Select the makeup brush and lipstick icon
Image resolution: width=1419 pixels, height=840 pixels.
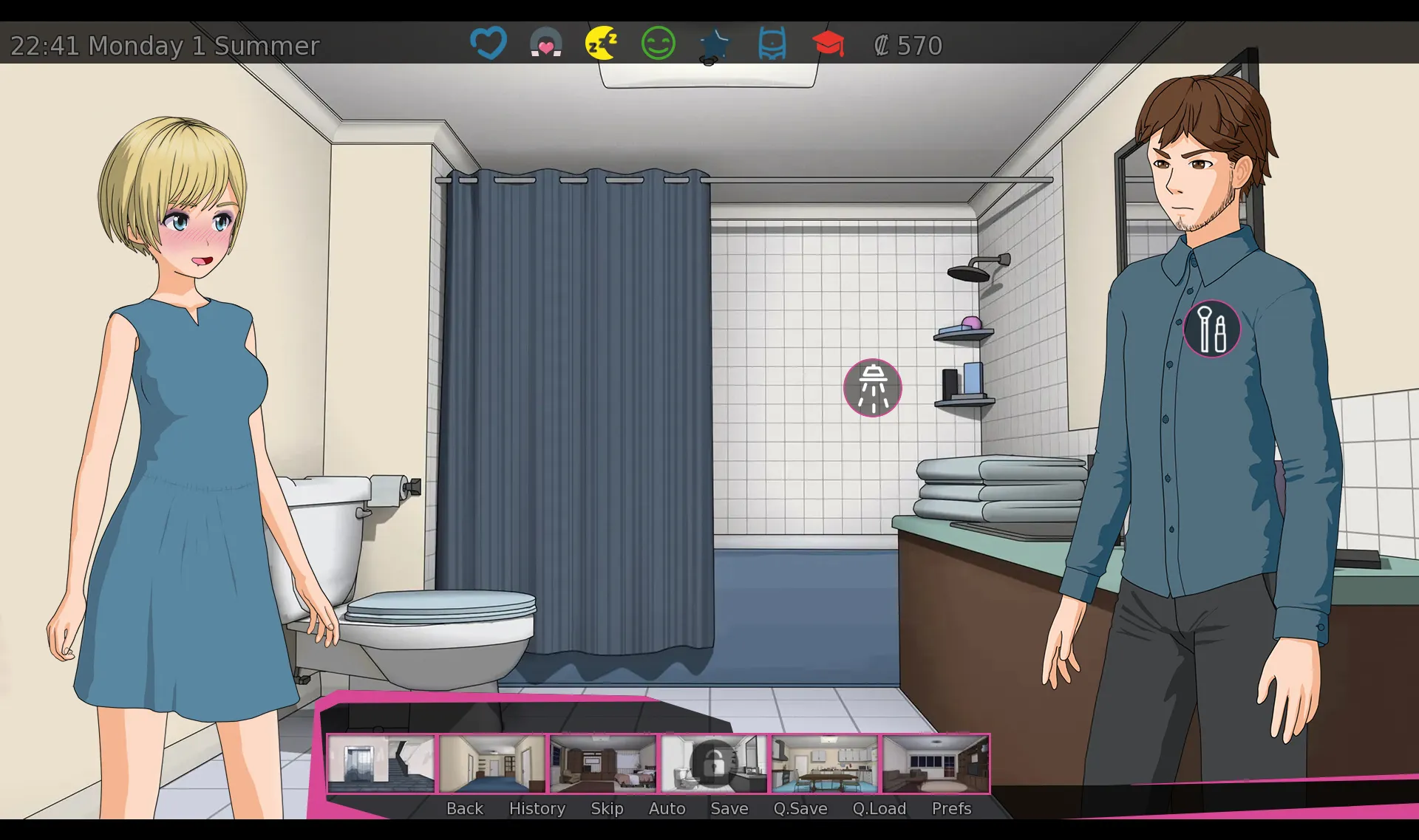(x=1211, y=329)
